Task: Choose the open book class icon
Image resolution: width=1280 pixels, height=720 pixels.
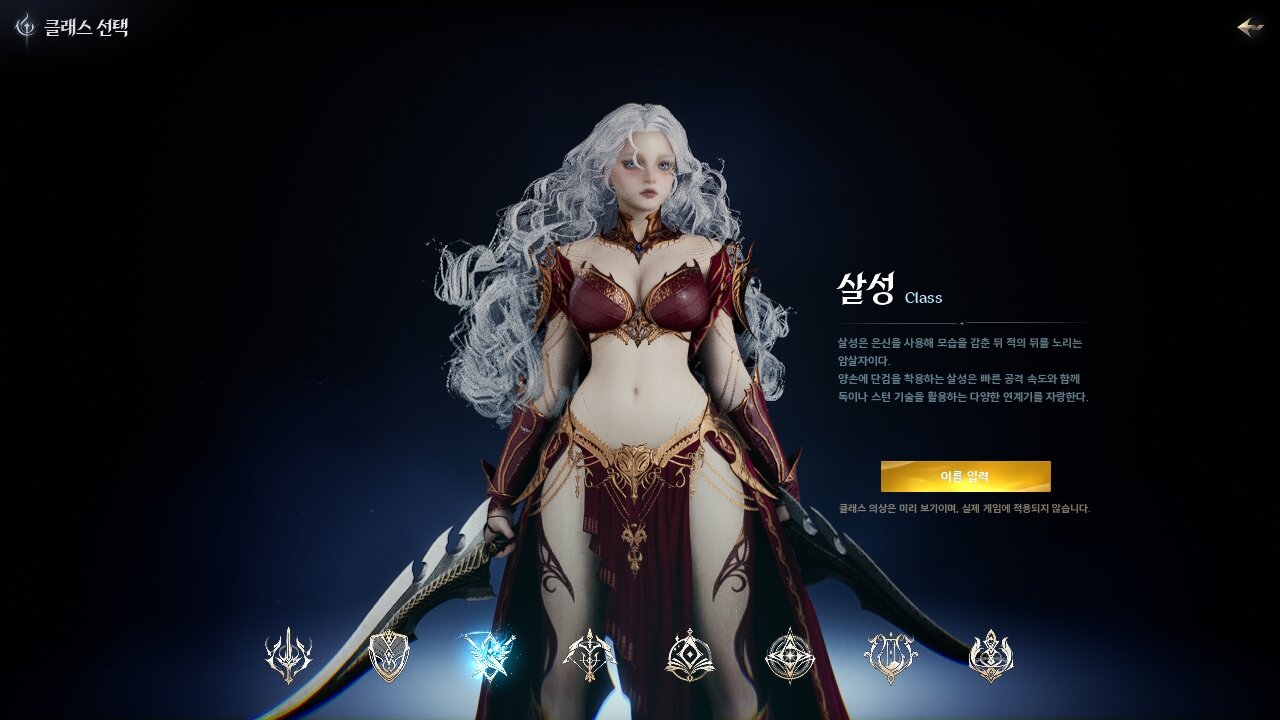Action: pos(690,656)
